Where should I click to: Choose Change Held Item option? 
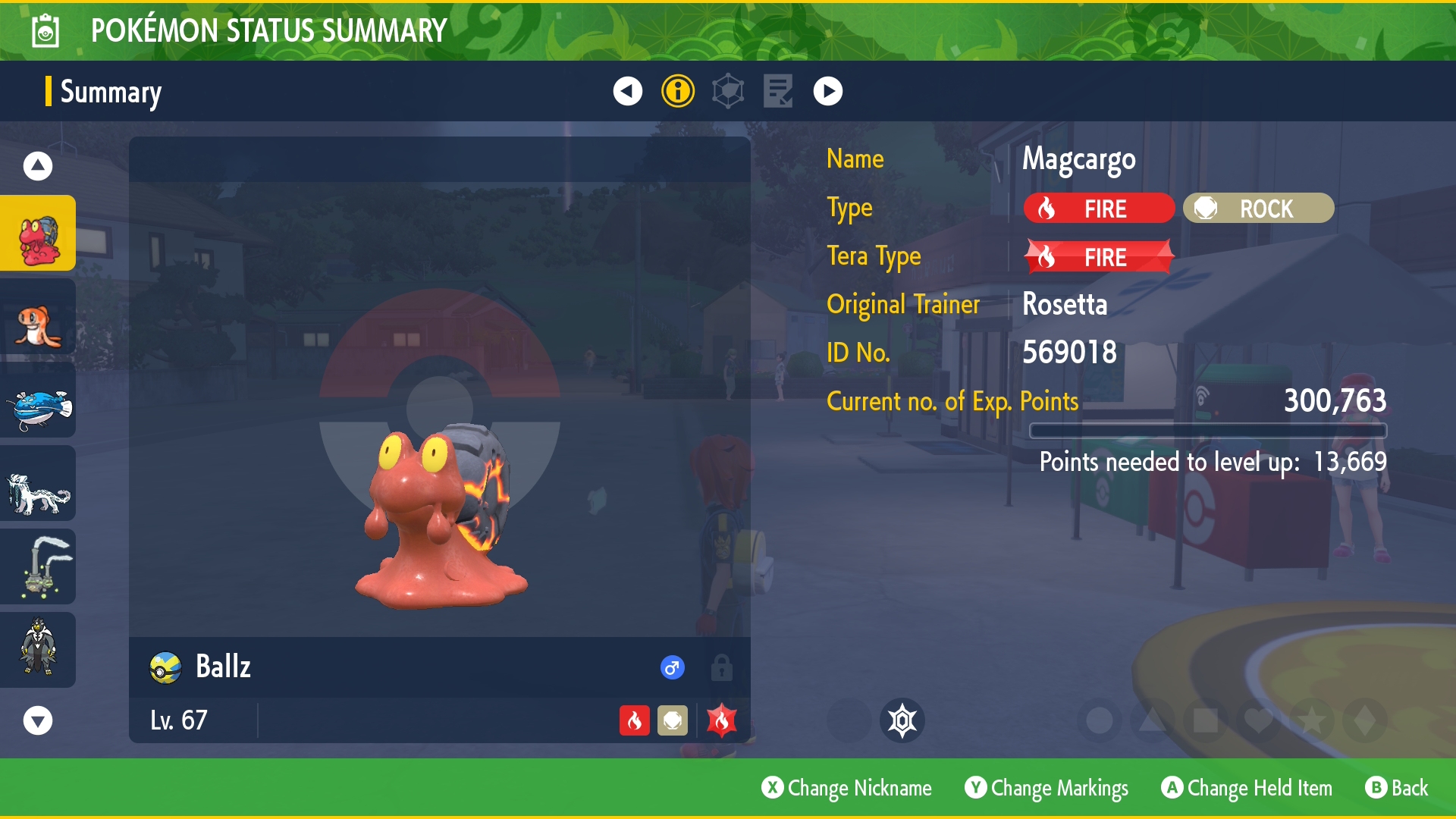[1247, 788]
